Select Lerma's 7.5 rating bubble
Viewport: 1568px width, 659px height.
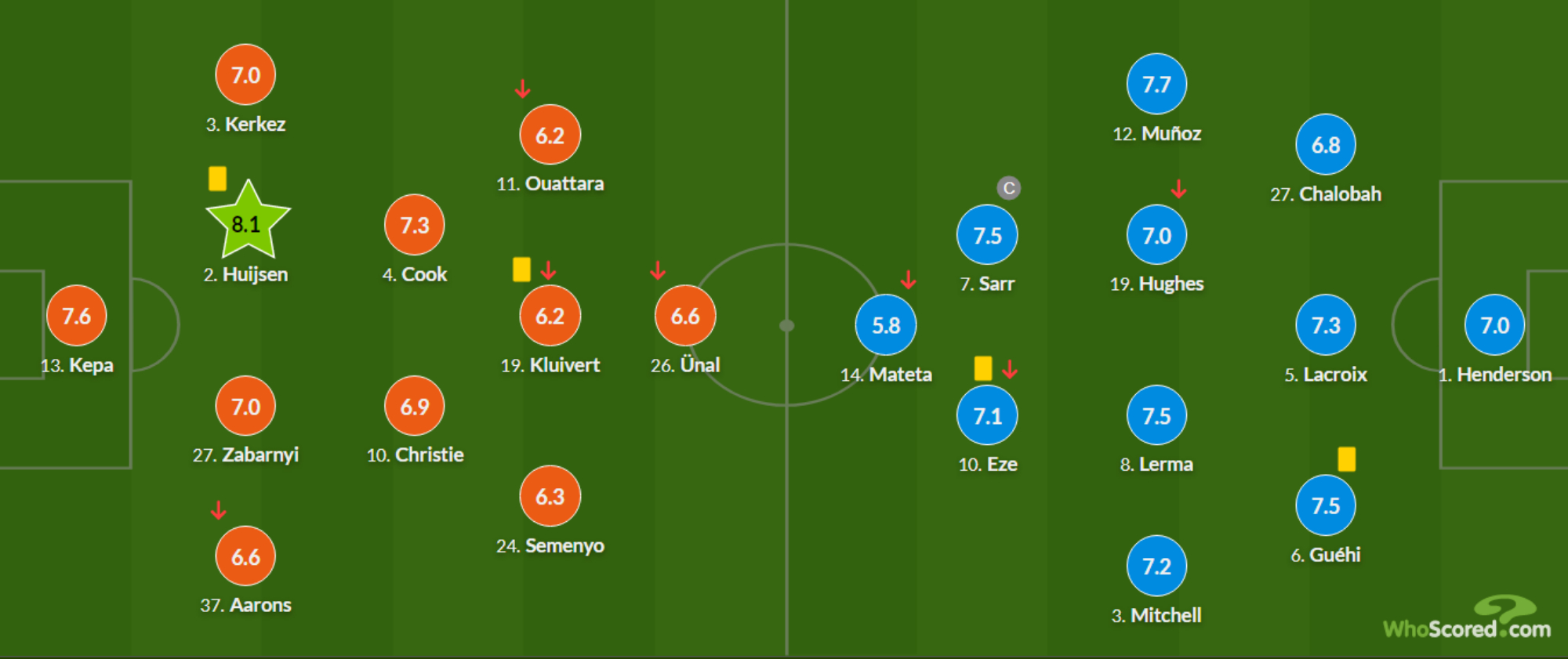point(1156,415)
